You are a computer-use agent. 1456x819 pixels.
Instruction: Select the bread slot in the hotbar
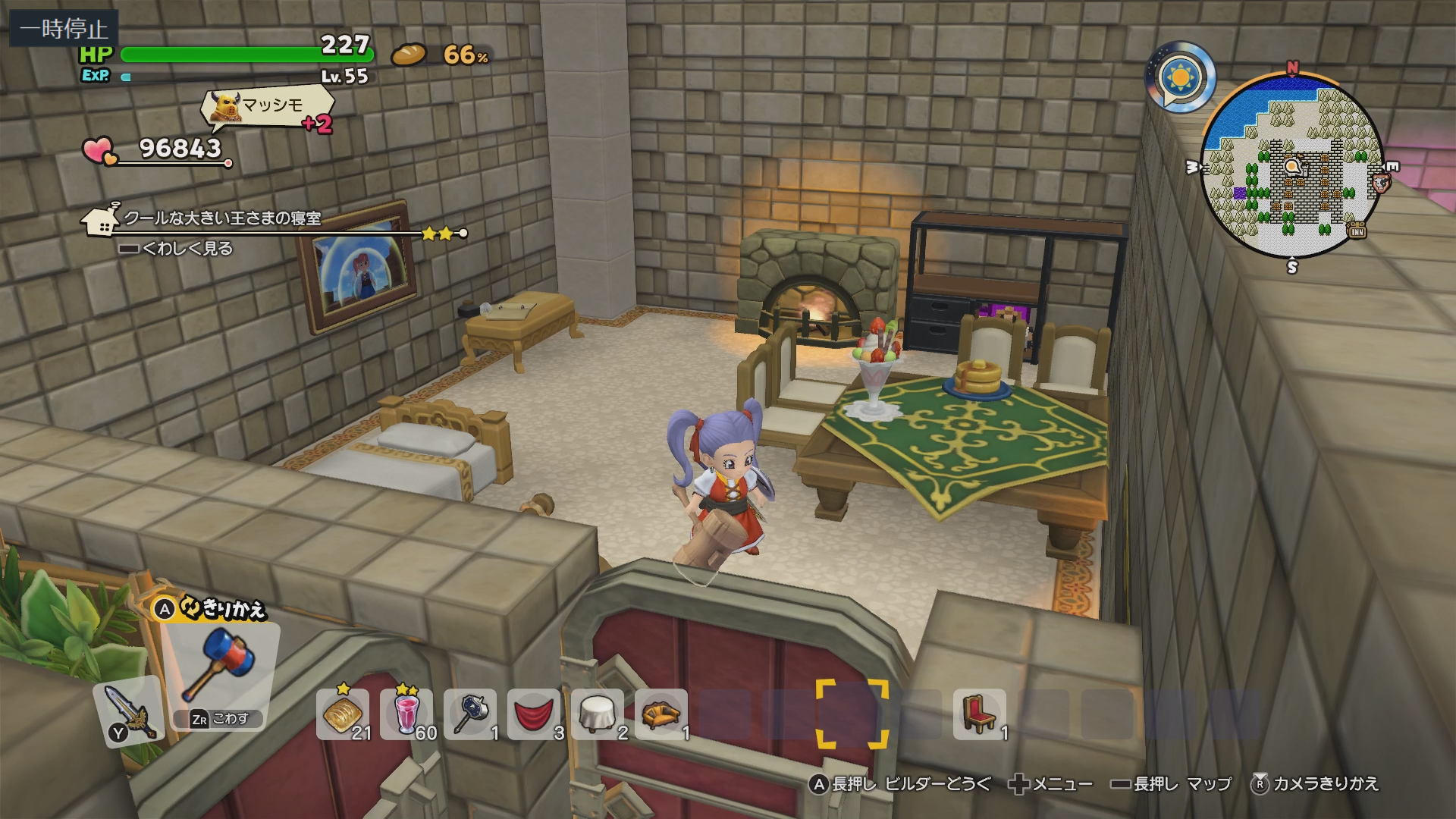[x=342, y=714]
